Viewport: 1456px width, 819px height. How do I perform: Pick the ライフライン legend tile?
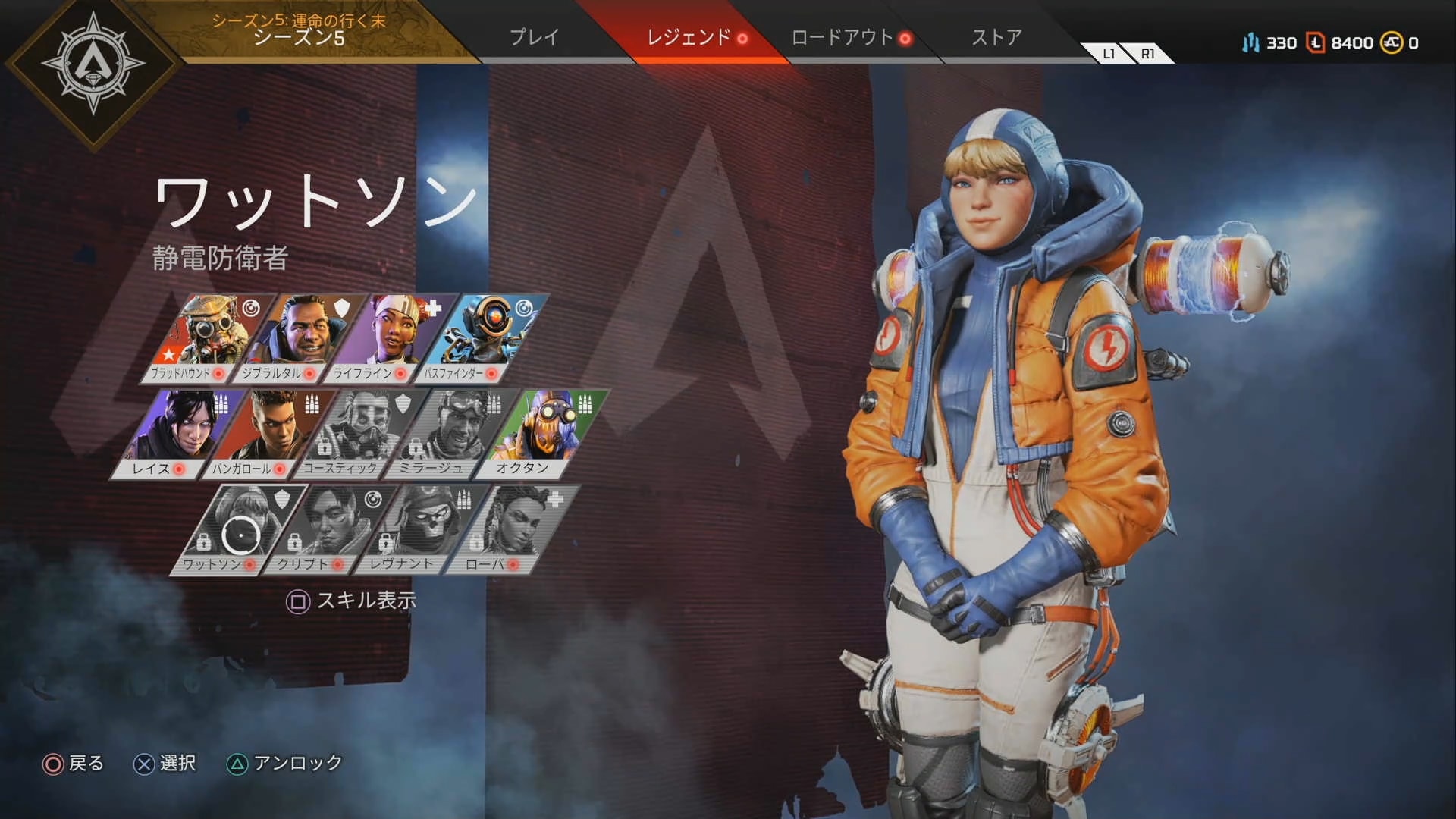[x=388, y=337]
